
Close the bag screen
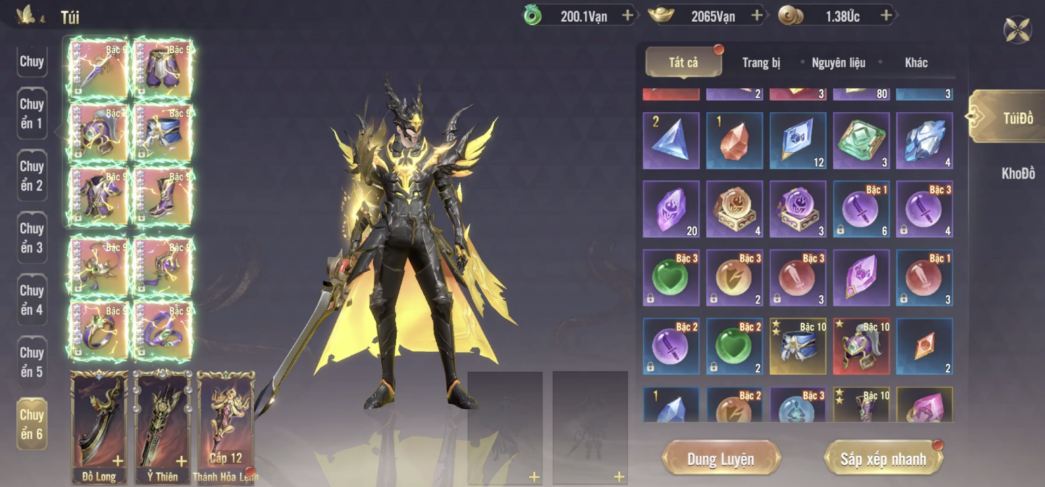[x=1018, y=30]
